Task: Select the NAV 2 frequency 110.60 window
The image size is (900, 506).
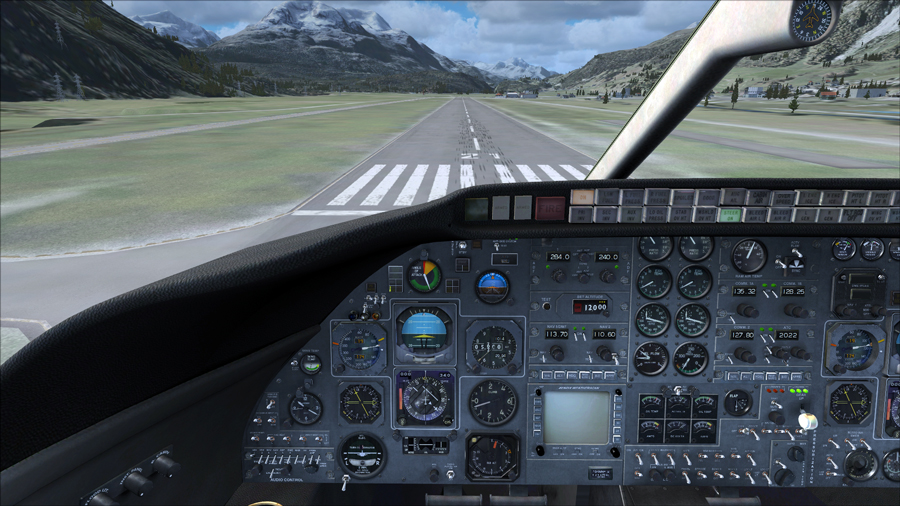Action: (x=604, y=334)
